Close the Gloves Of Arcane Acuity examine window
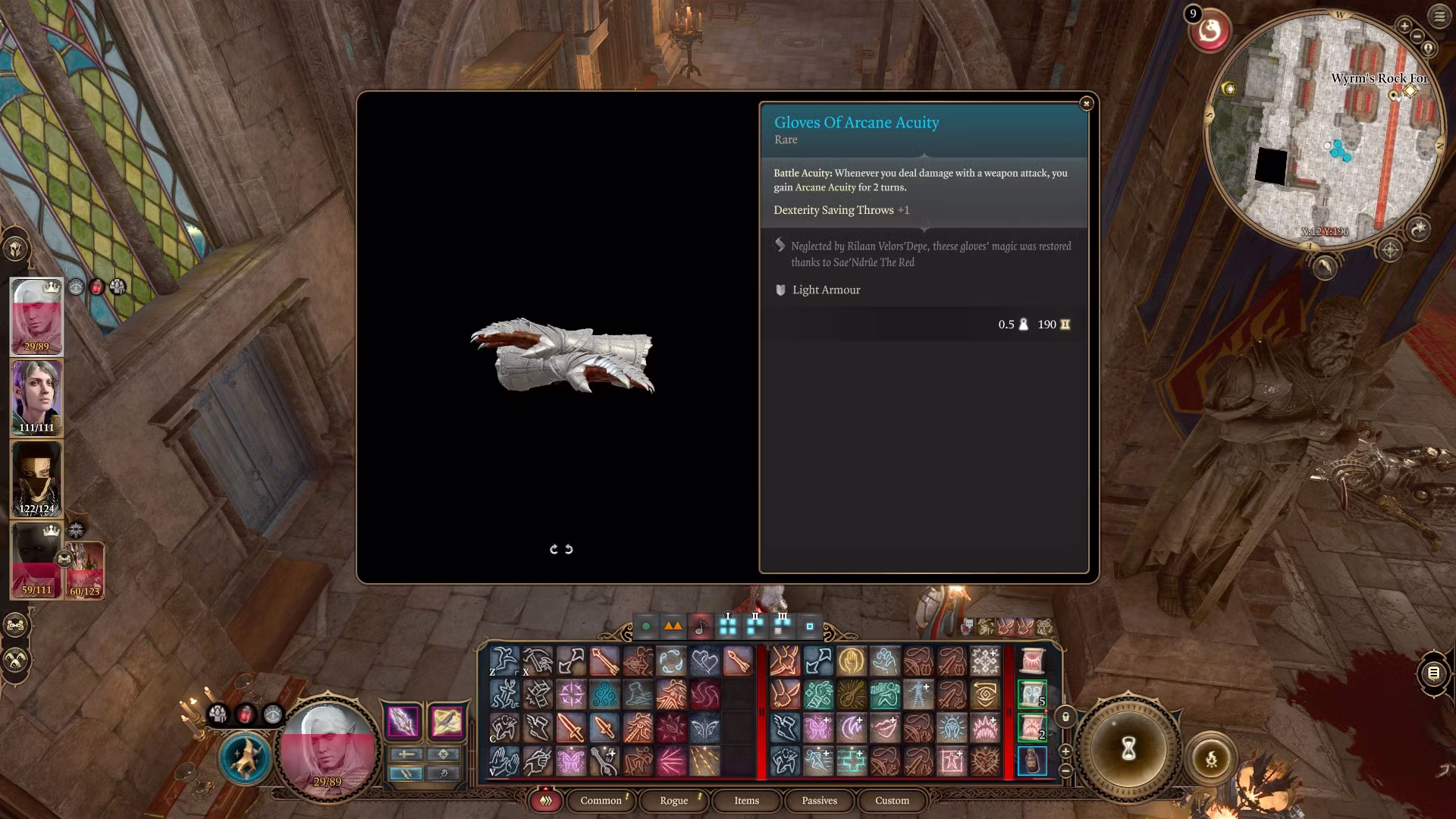 pyautogui.click(x=1086, y=103)
